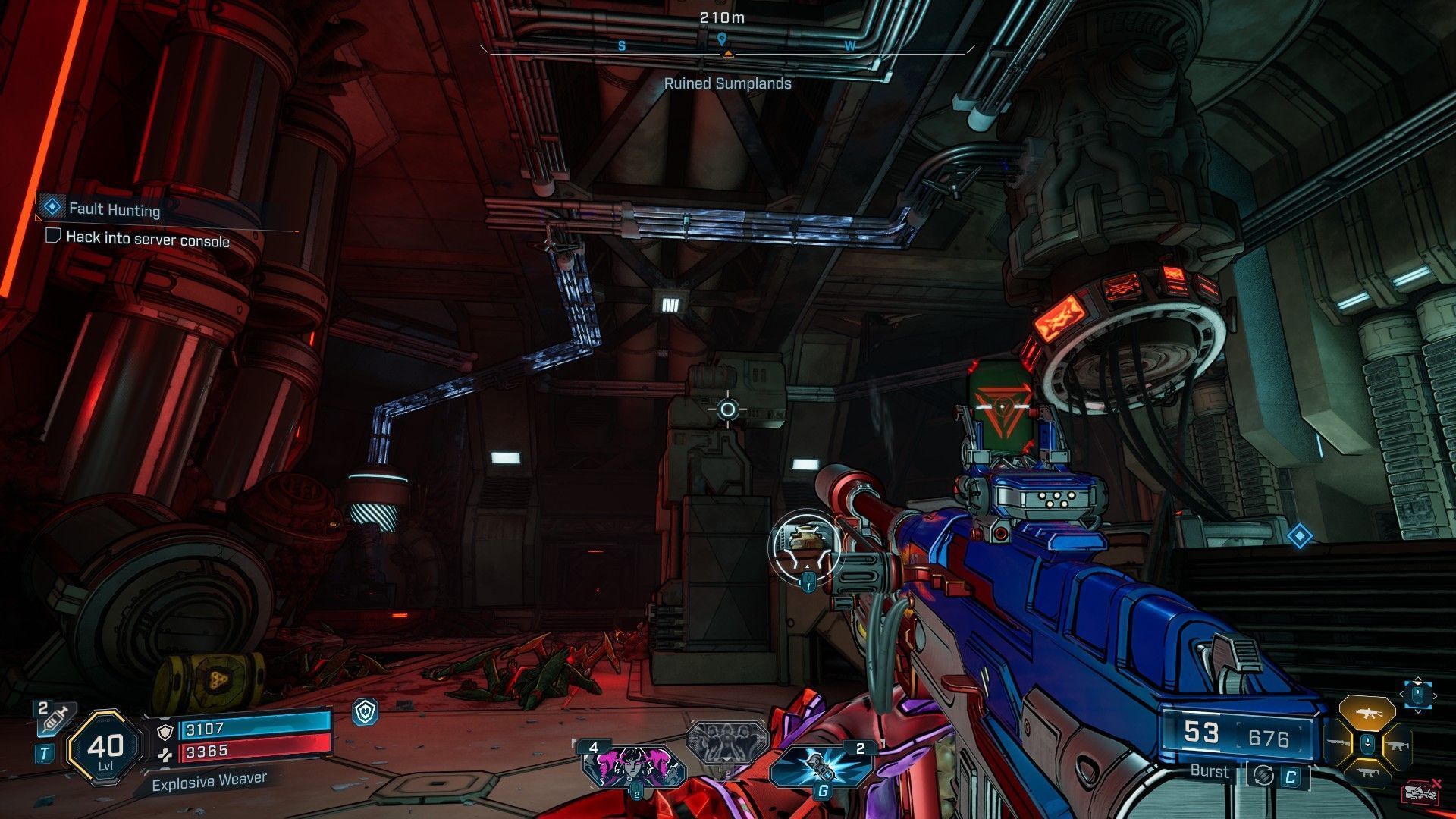Viewport: 1456px width, 819px height.
Task: Click the shield-with-heart status icon
Action: [366, 711]
